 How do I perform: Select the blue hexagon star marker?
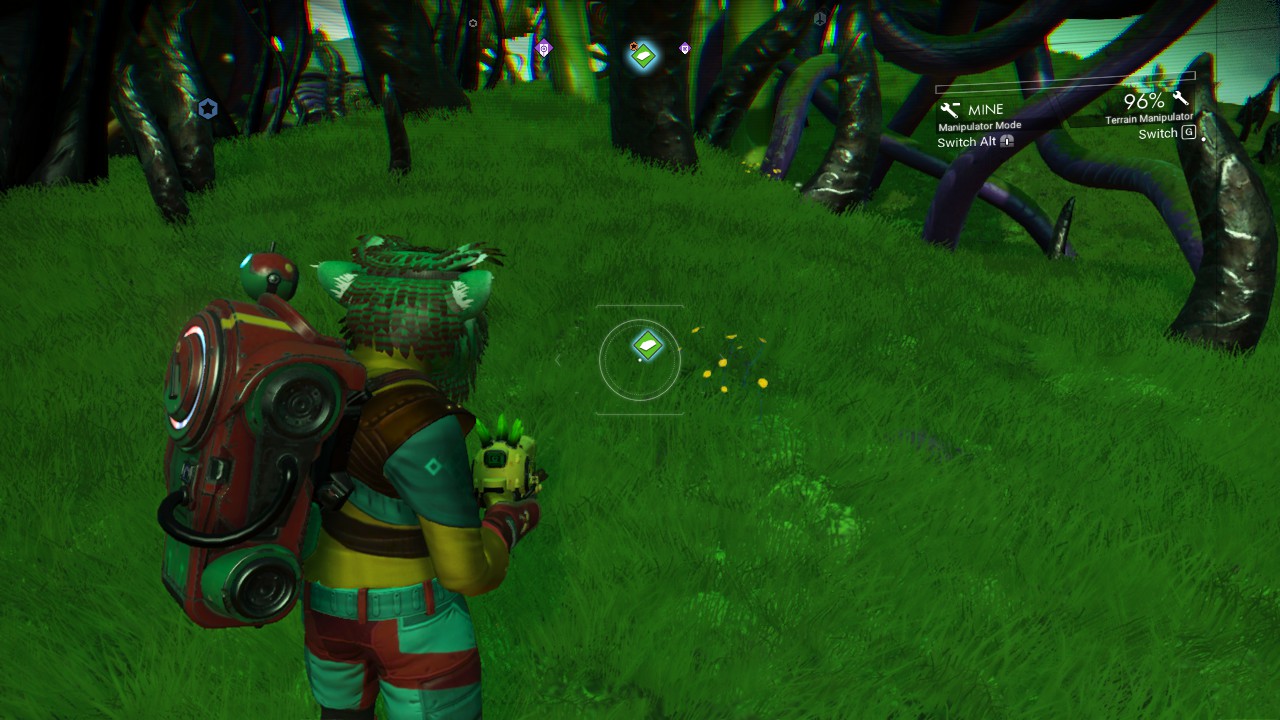click(x=207, y=109)
